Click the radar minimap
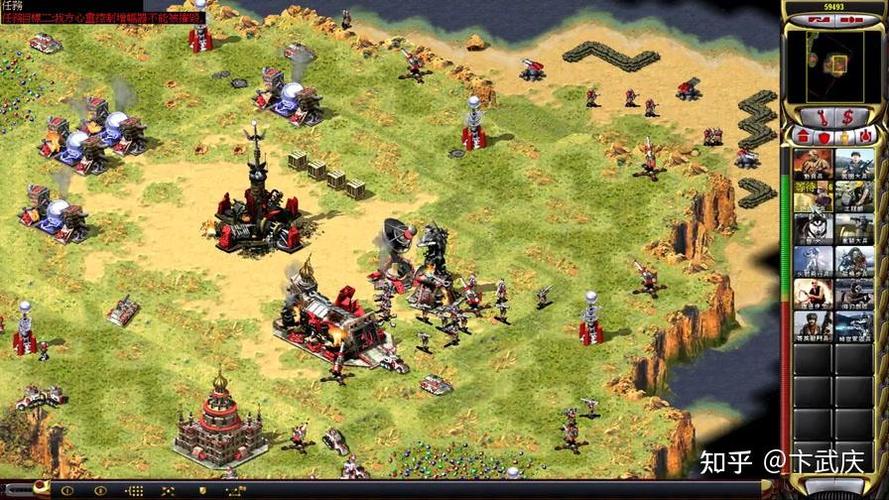 coord(834,65)
